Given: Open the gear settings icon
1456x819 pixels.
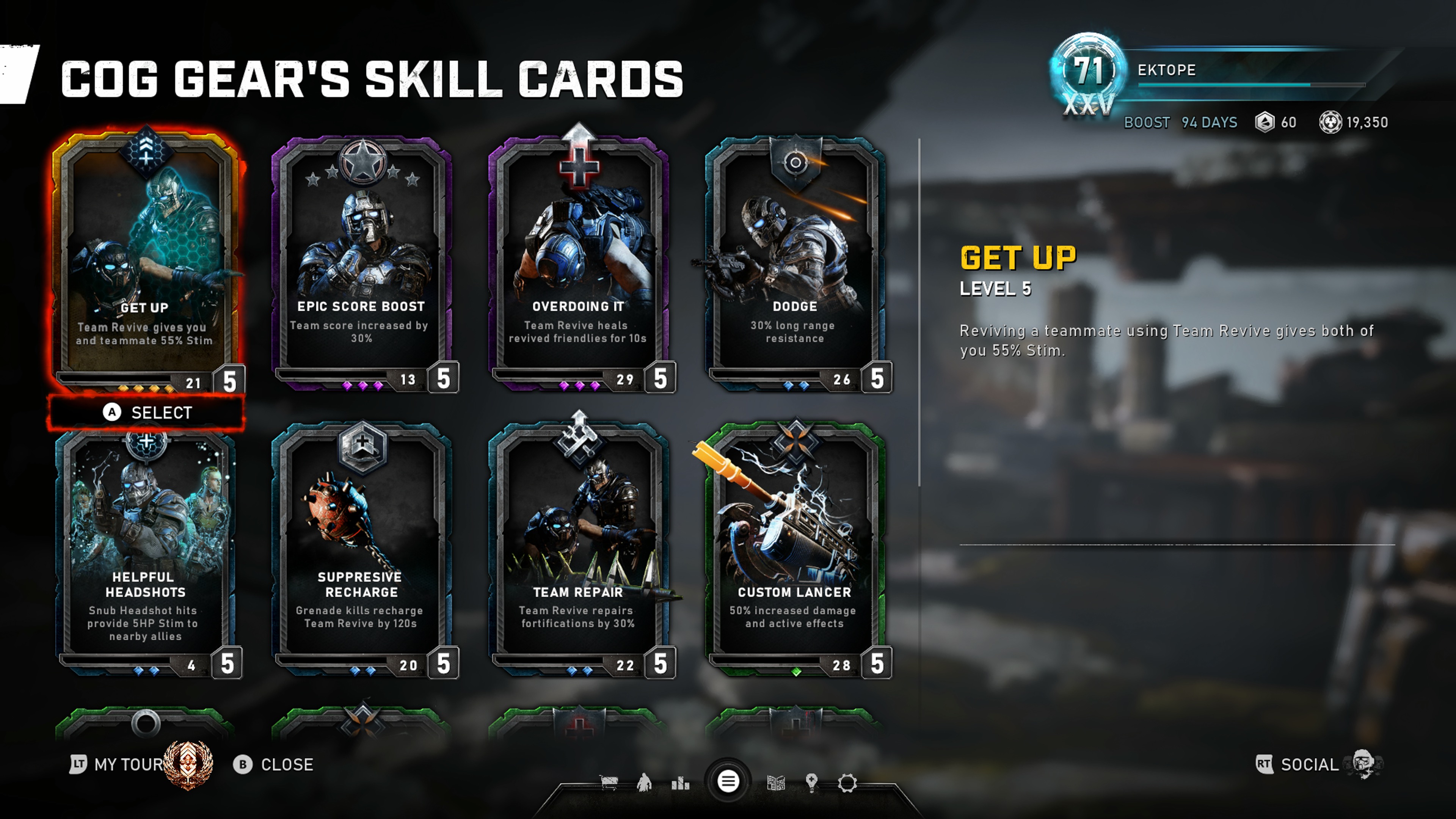Looking at the screenshot, I should pos(847,783).
